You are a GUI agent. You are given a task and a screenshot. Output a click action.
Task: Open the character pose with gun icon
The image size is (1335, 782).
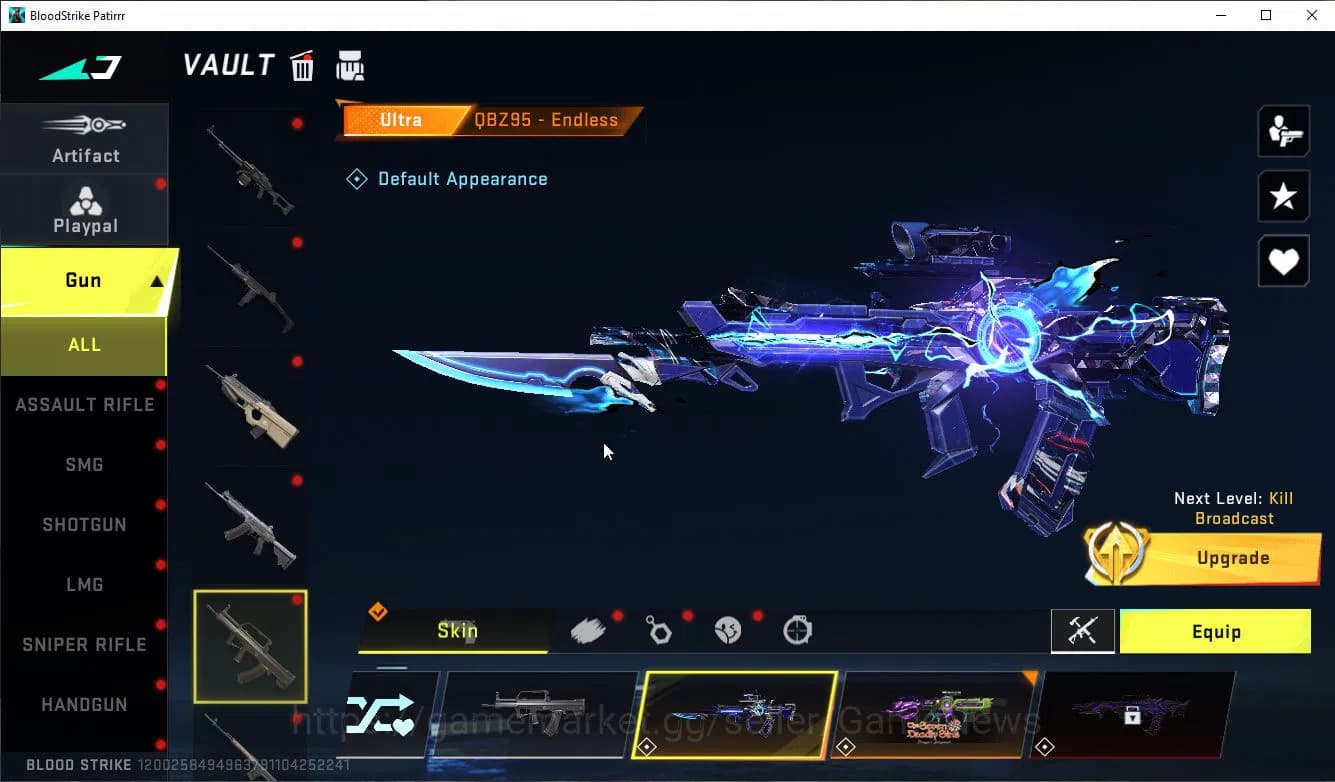(x=1283, y=131)
